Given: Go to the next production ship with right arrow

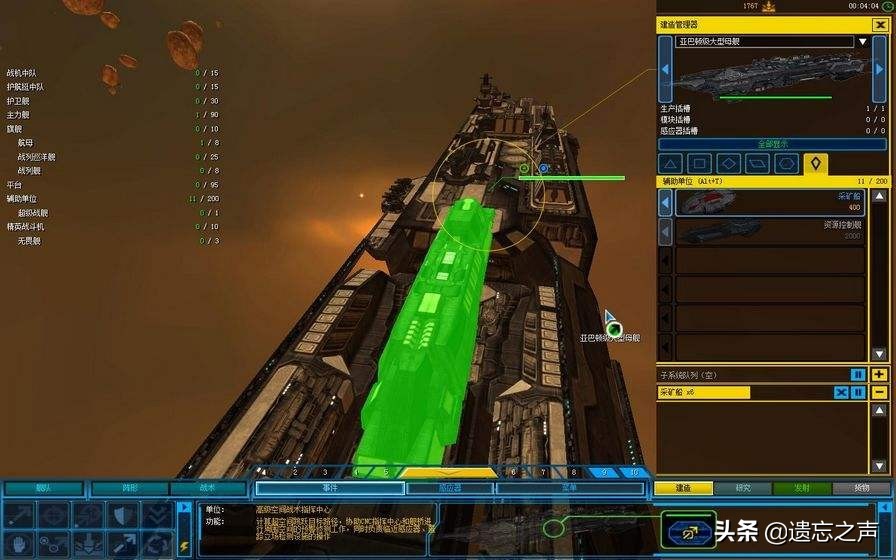Looking at the screenshot, I should [878, 69].
